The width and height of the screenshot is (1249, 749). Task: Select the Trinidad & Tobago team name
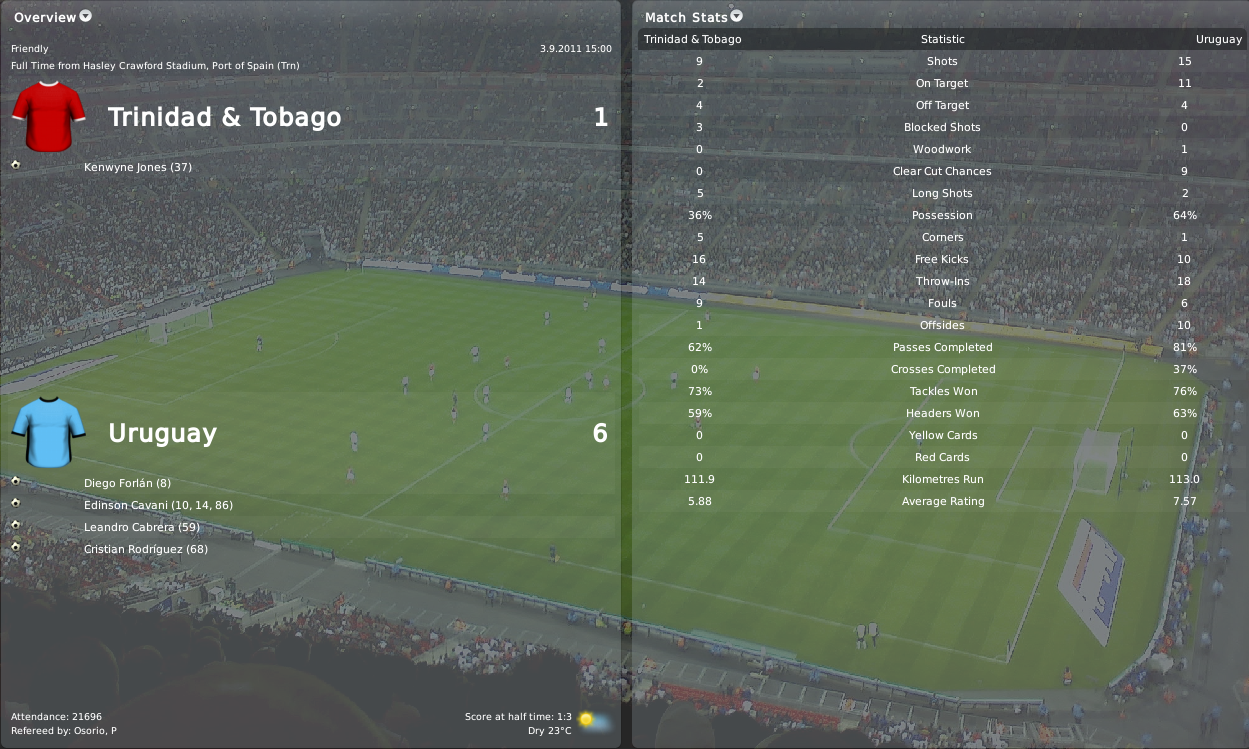click(224, 117)
